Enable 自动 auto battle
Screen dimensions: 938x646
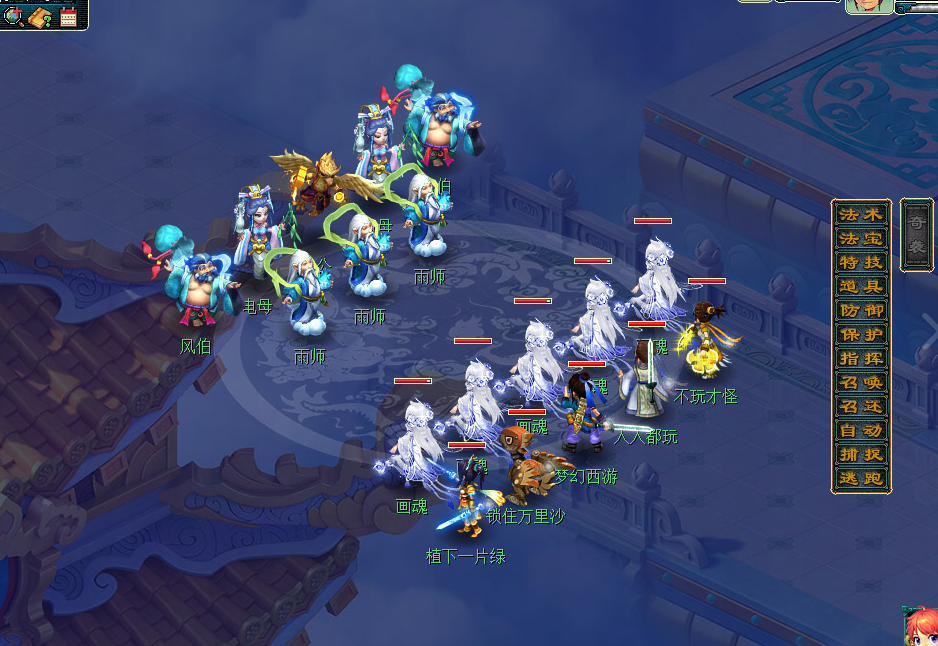pyautogui.click(x=861, y=431)
